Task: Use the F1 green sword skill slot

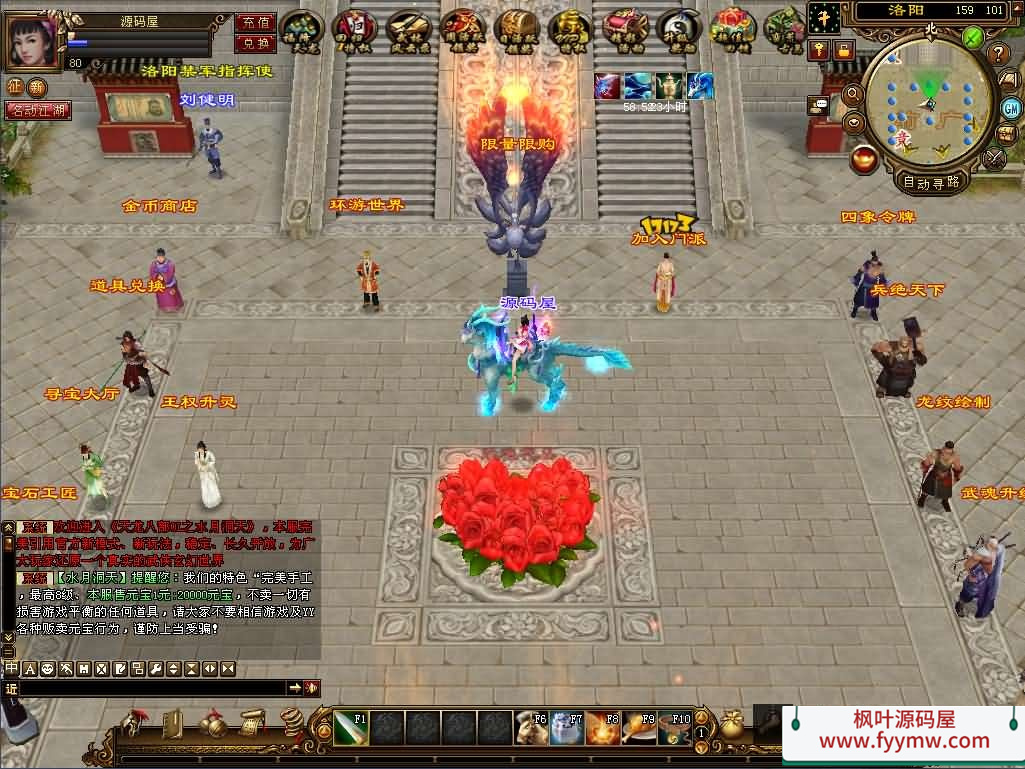Action: coord(352,728)
